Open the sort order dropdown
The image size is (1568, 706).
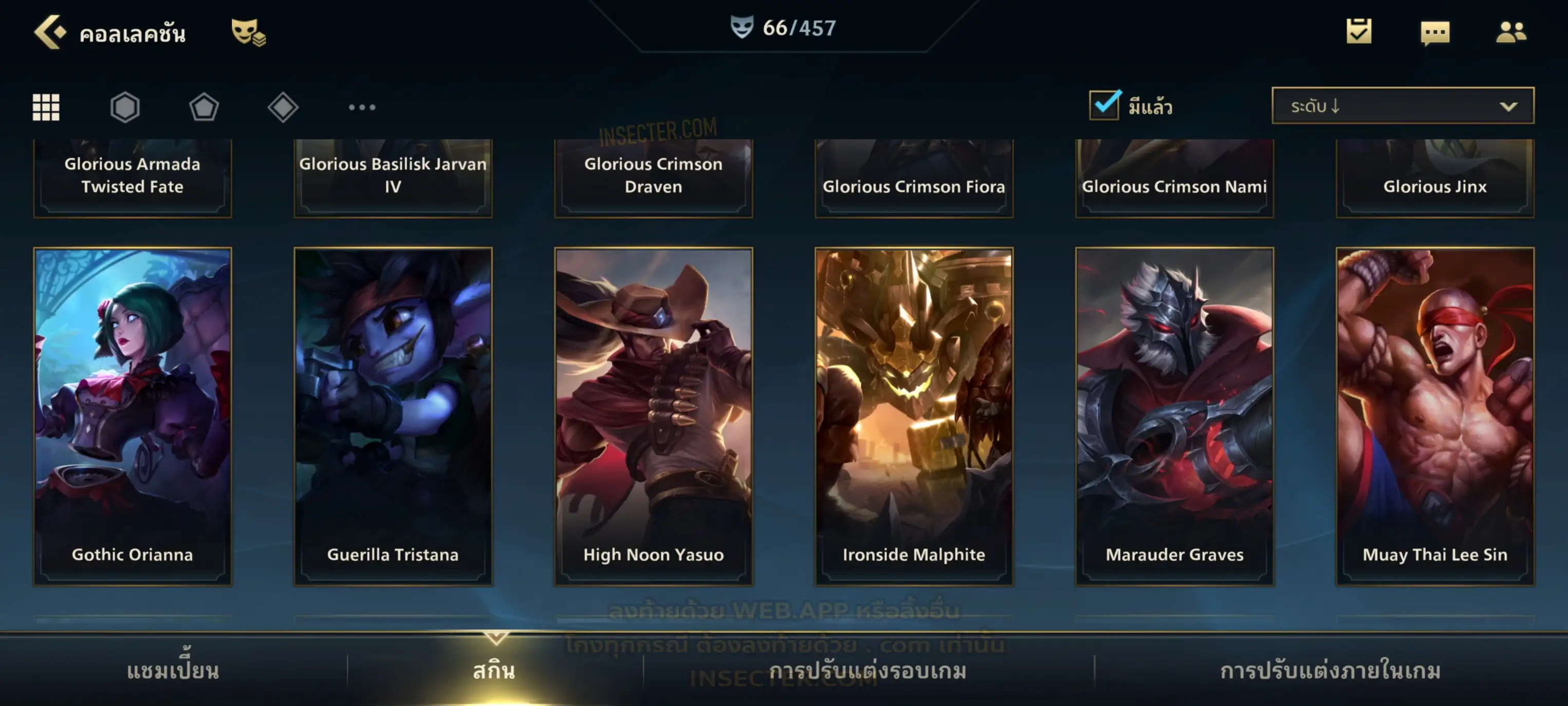tap(1402, 106)
